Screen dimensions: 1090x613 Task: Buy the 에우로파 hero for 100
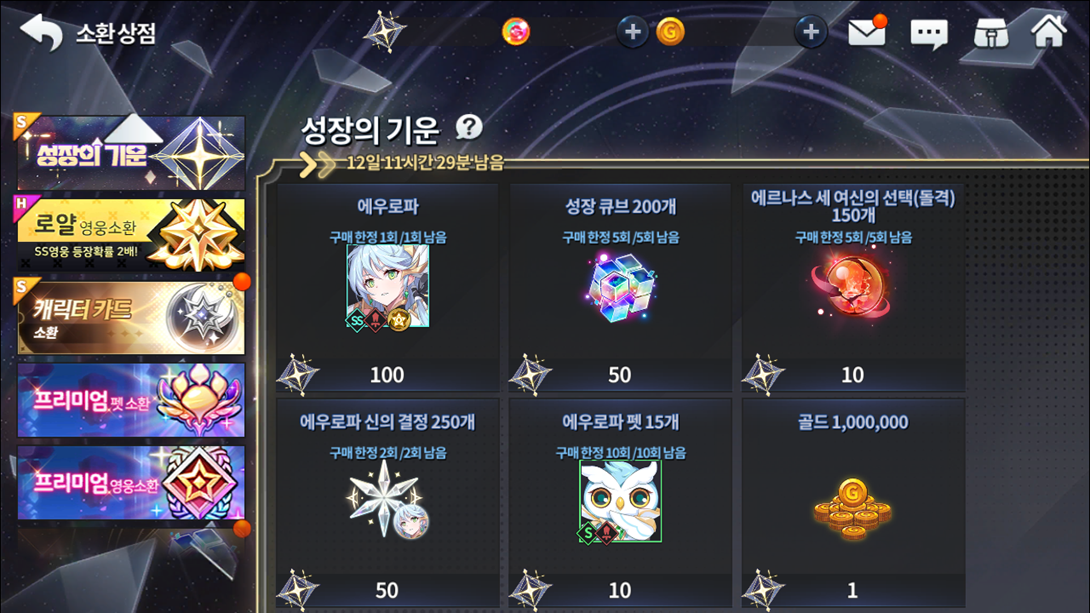tap(388, 287)
